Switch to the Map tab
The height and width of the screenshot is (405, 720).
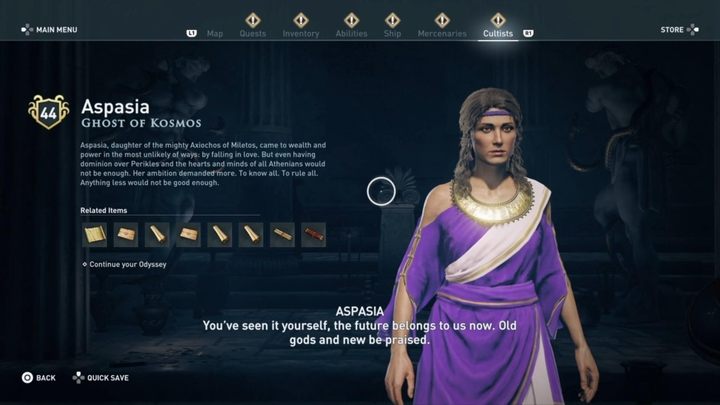point(215,33)
